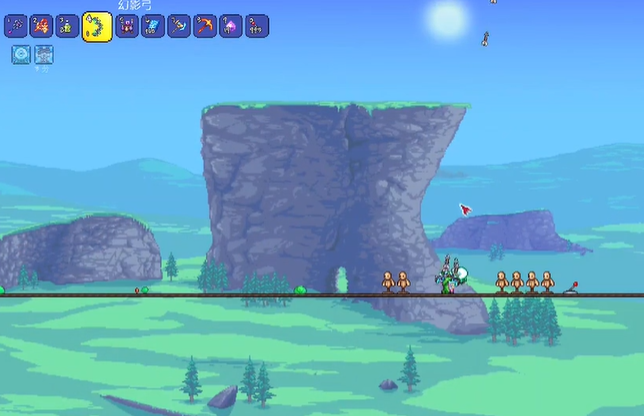Choose the blue item in slot six
The image size is (644, 416).
pyautogui.click(x=153, y=25)
